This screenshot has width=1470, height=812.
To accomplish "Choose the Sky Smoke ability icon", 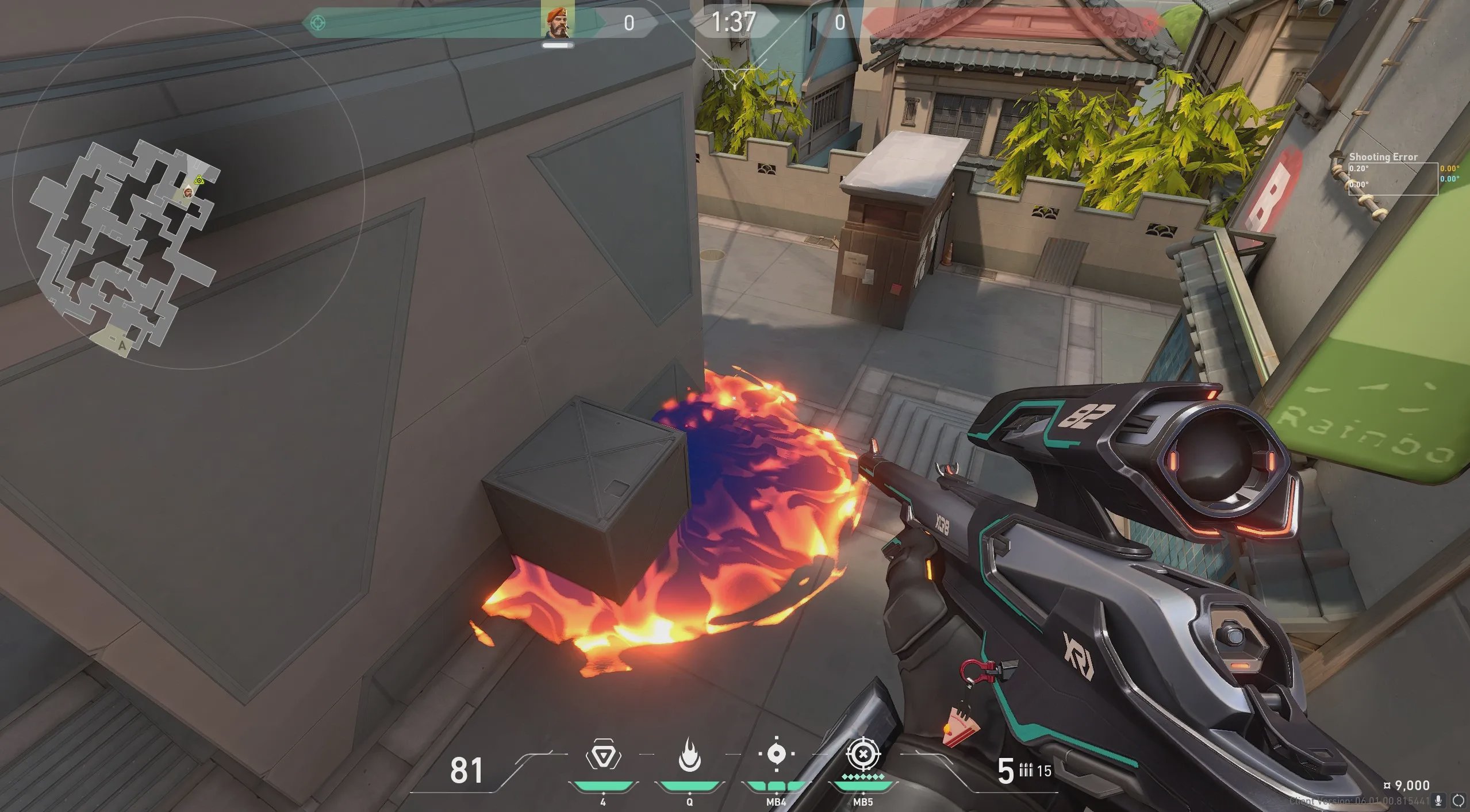I will (776, 754).
